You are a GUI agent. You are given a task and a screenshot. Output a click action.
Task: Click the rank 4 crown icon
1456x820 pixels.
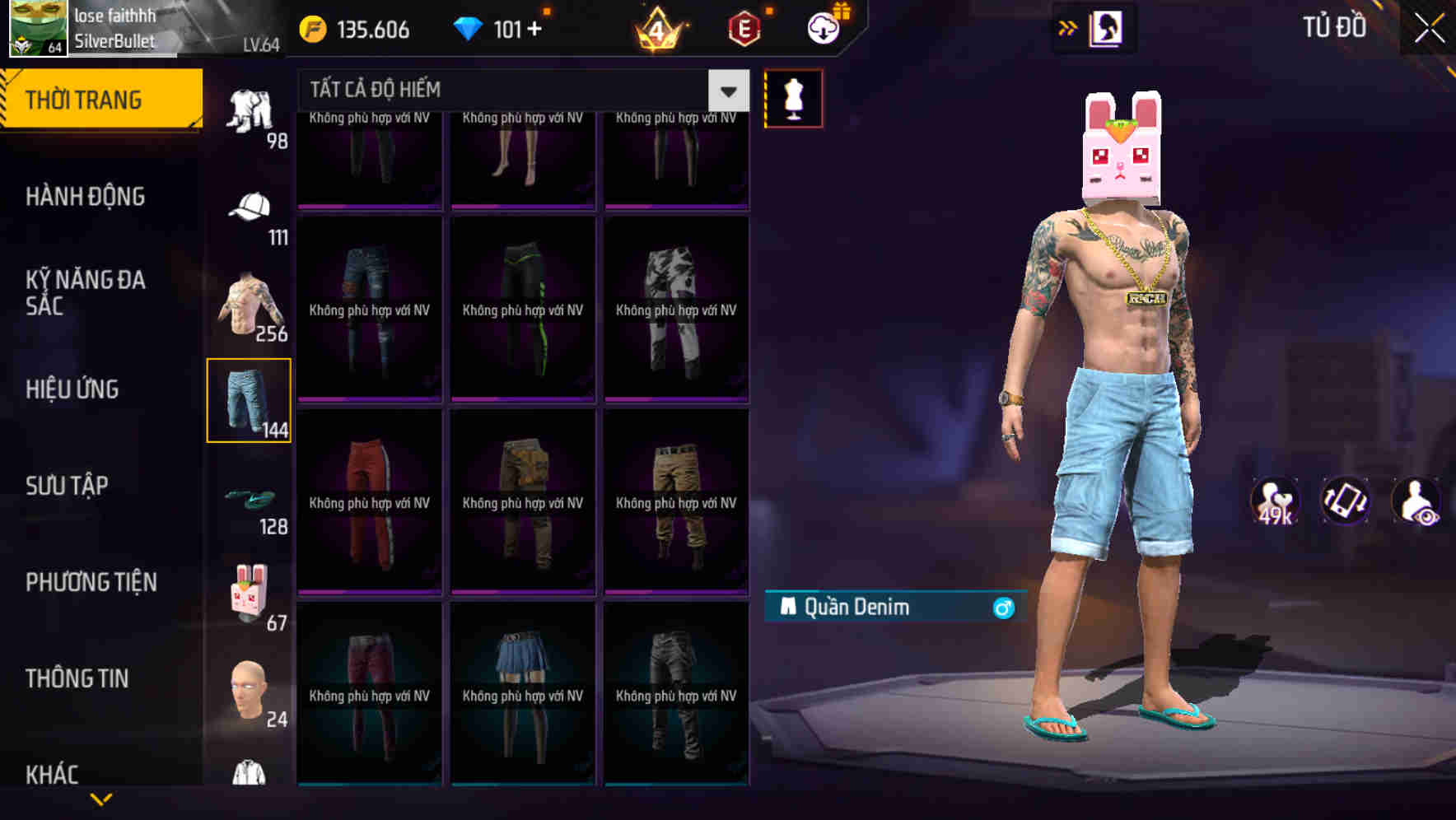tap(659, 27)
